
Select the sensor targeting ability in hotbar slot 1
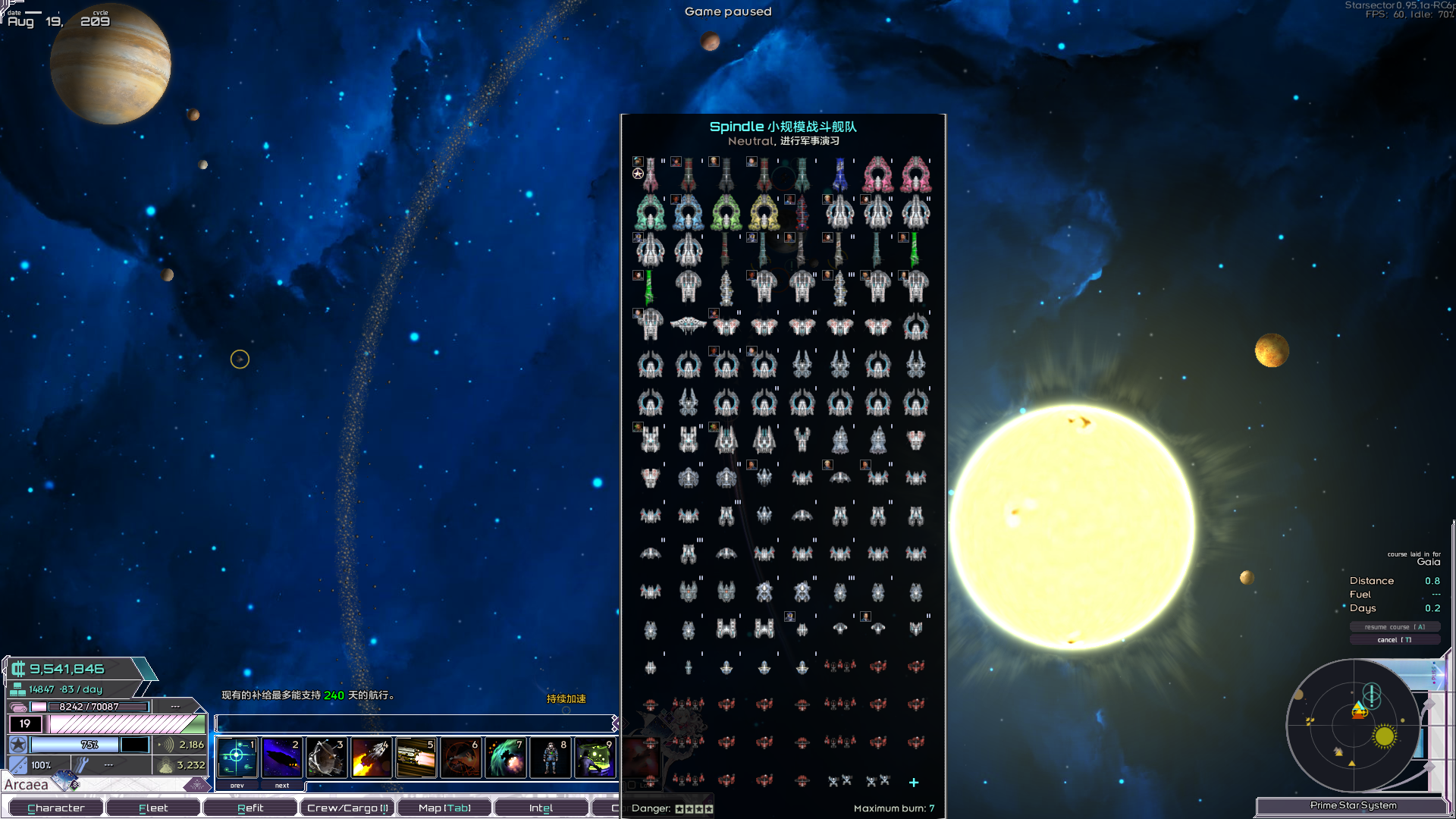point(238,756)
